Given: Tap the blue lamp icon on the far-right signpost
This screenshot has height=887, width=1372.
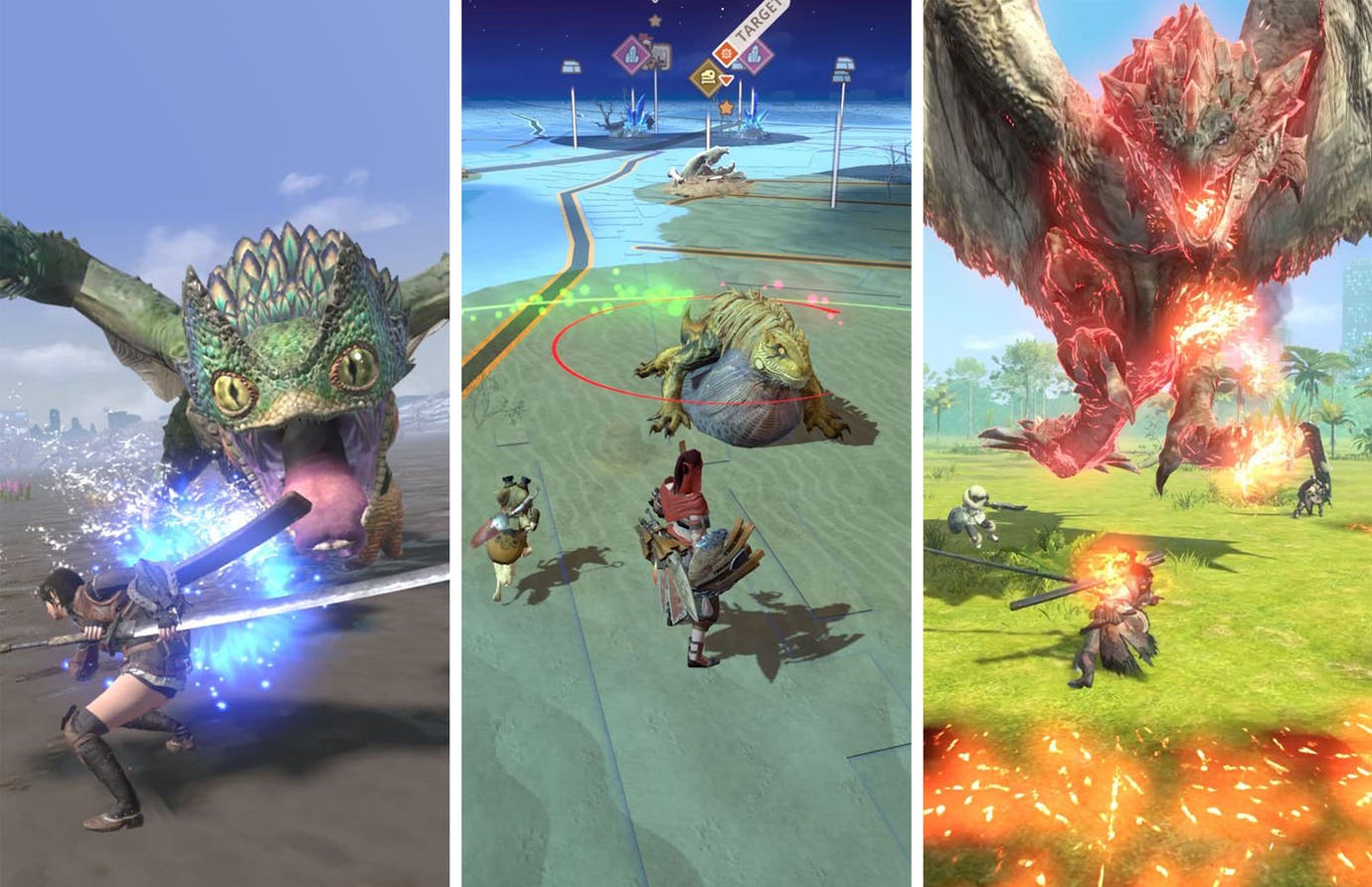Looking at the screenshot, I should [845, 68].
